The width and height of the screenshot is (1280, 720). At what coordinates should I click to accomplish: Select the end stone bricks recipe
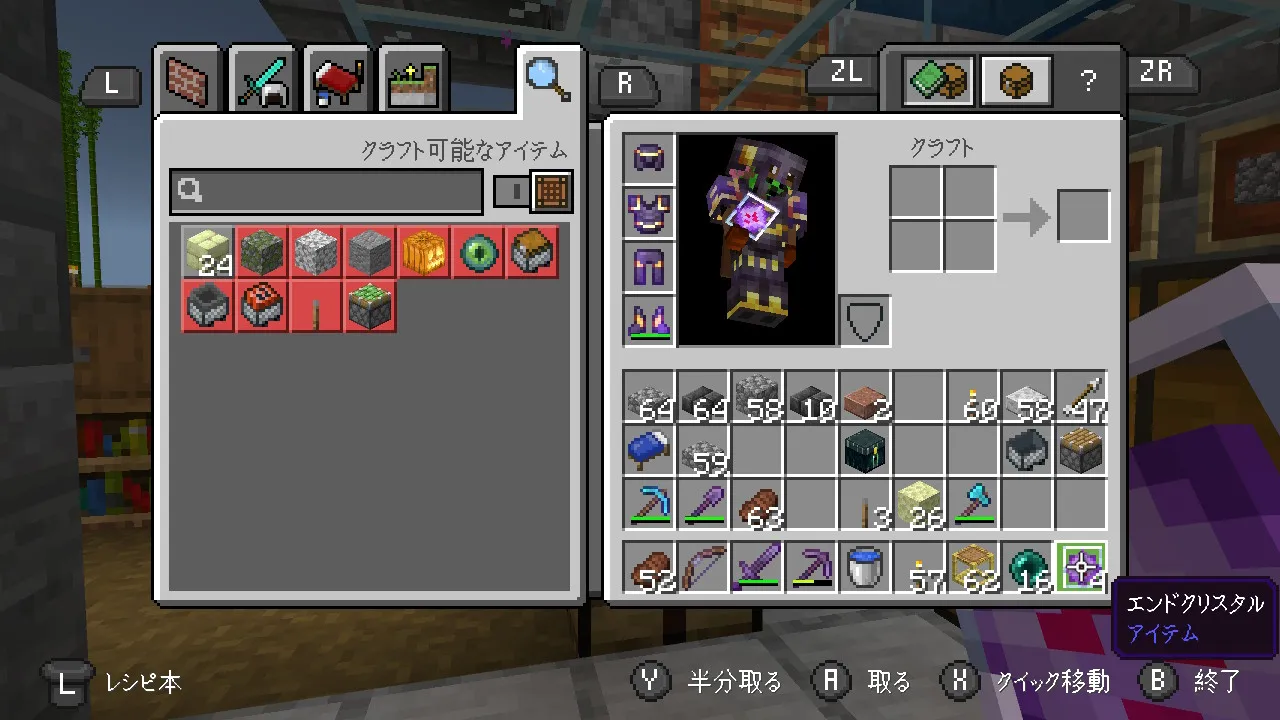click(208, 252)
